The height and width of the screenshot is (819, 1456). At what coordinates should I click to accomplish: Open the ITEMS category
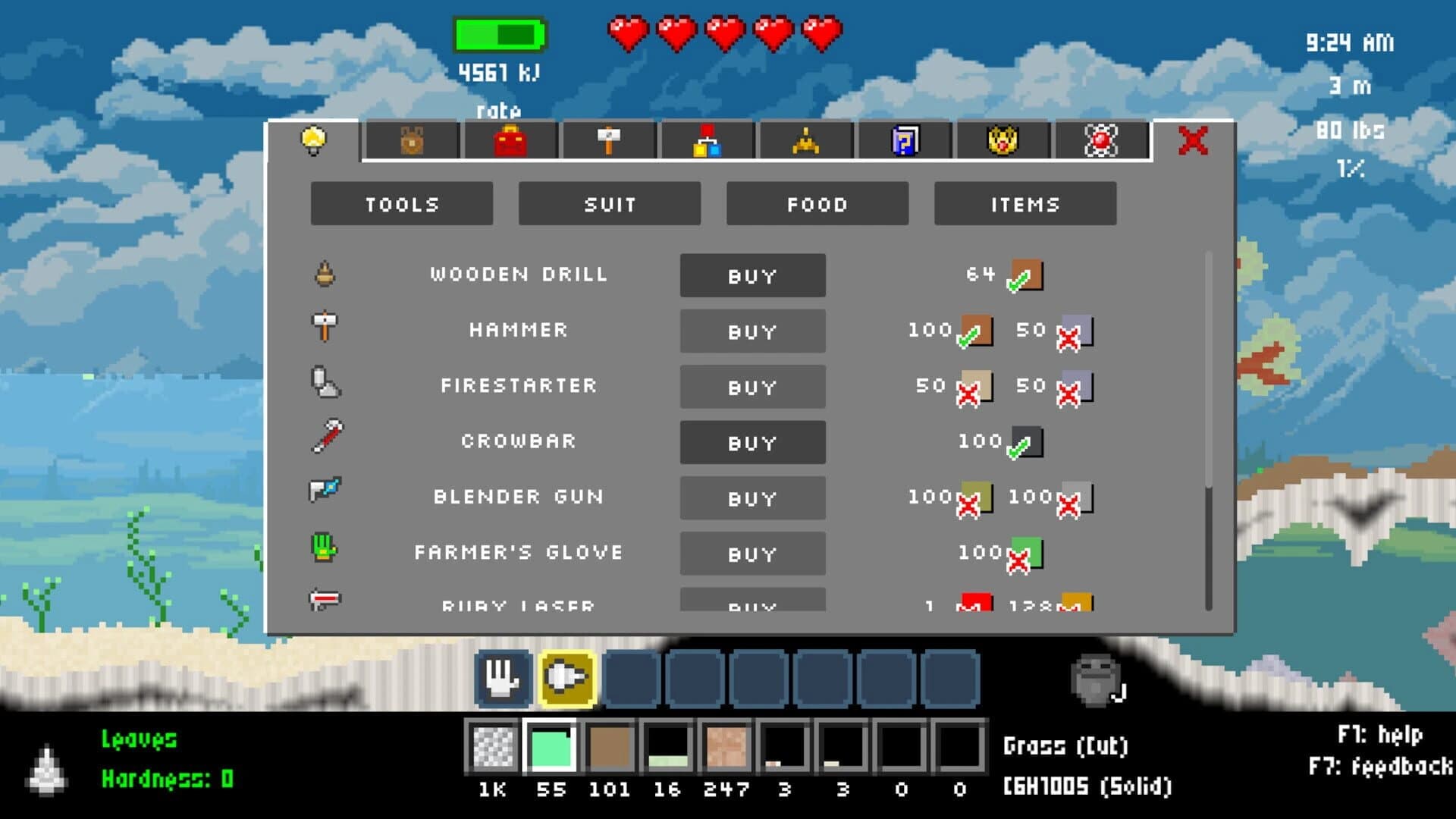[x=1025, y=203]
